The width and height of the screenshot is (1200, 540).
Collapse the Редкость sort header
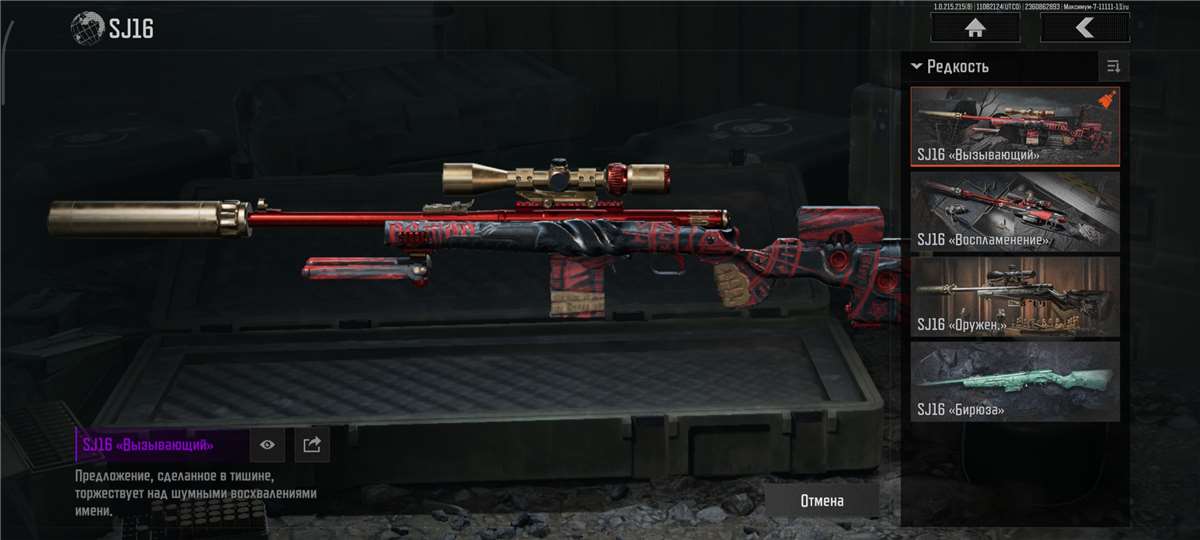tap(949, 67)
